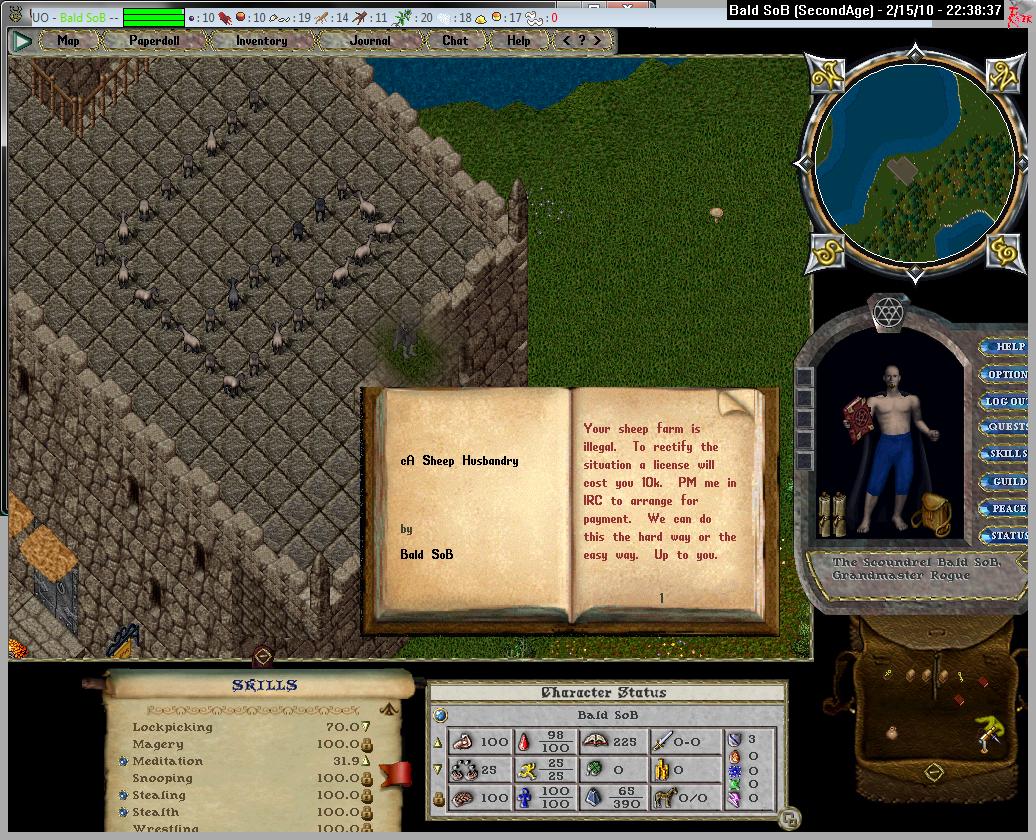Viewport: 1036px width, 840px height.
Task: Select the Stealing skill entry
Action: [x=159, y=795]
